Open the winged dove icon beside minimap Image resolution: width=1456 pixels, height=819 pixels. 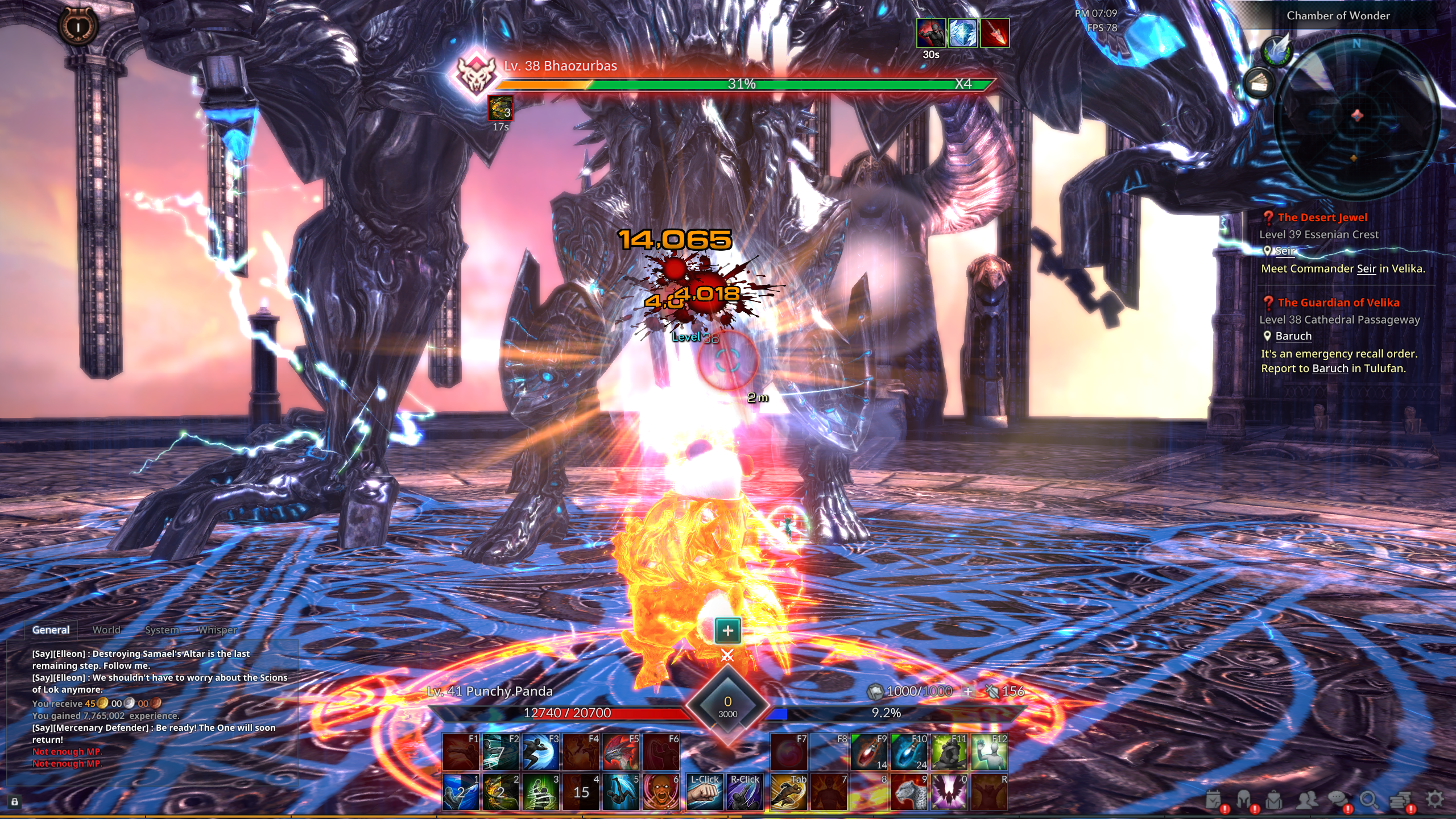click(1277, 50)
